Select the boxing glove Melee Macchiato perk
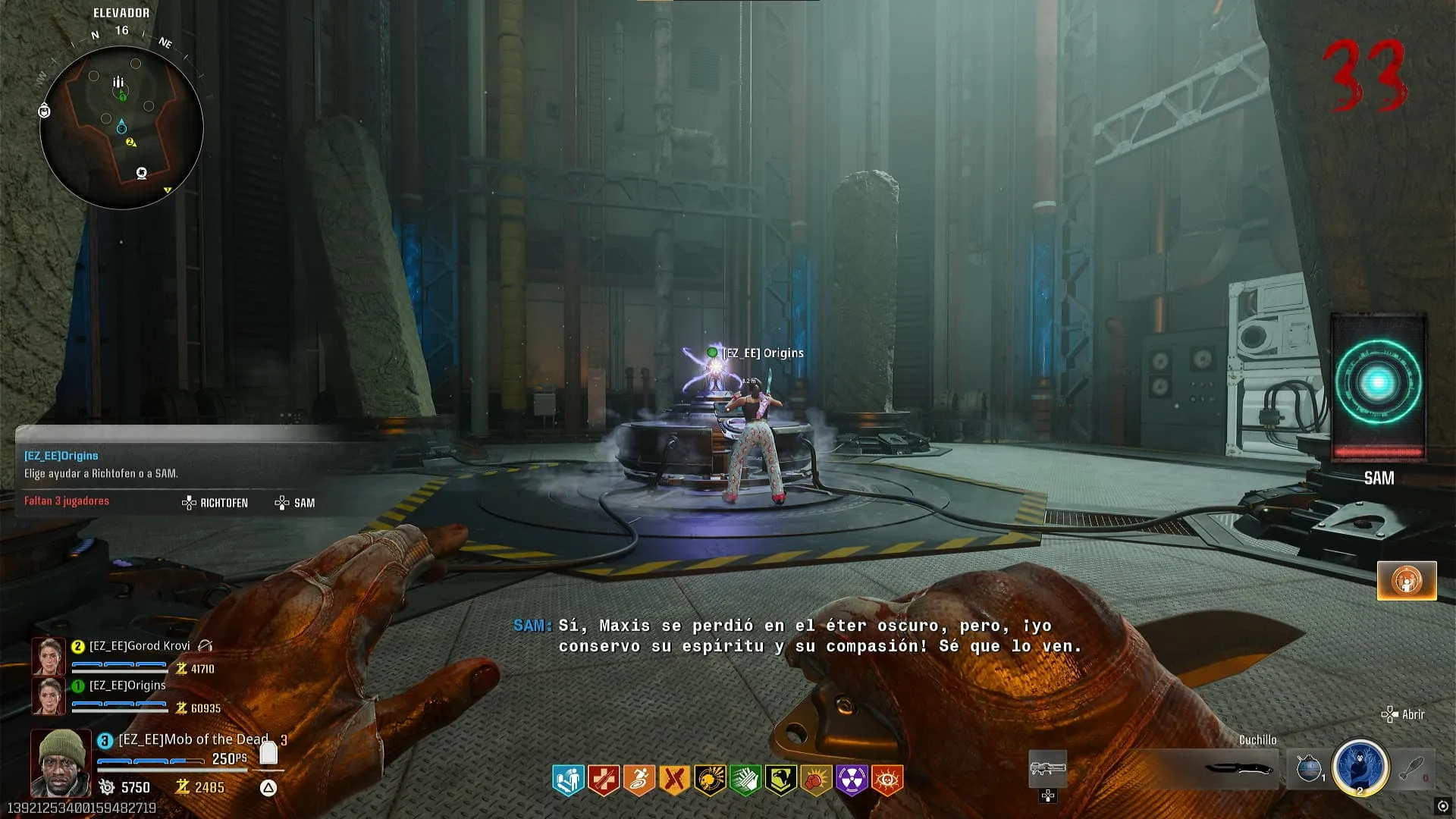This screenshot has width=1456, height=819. point(816,780)
